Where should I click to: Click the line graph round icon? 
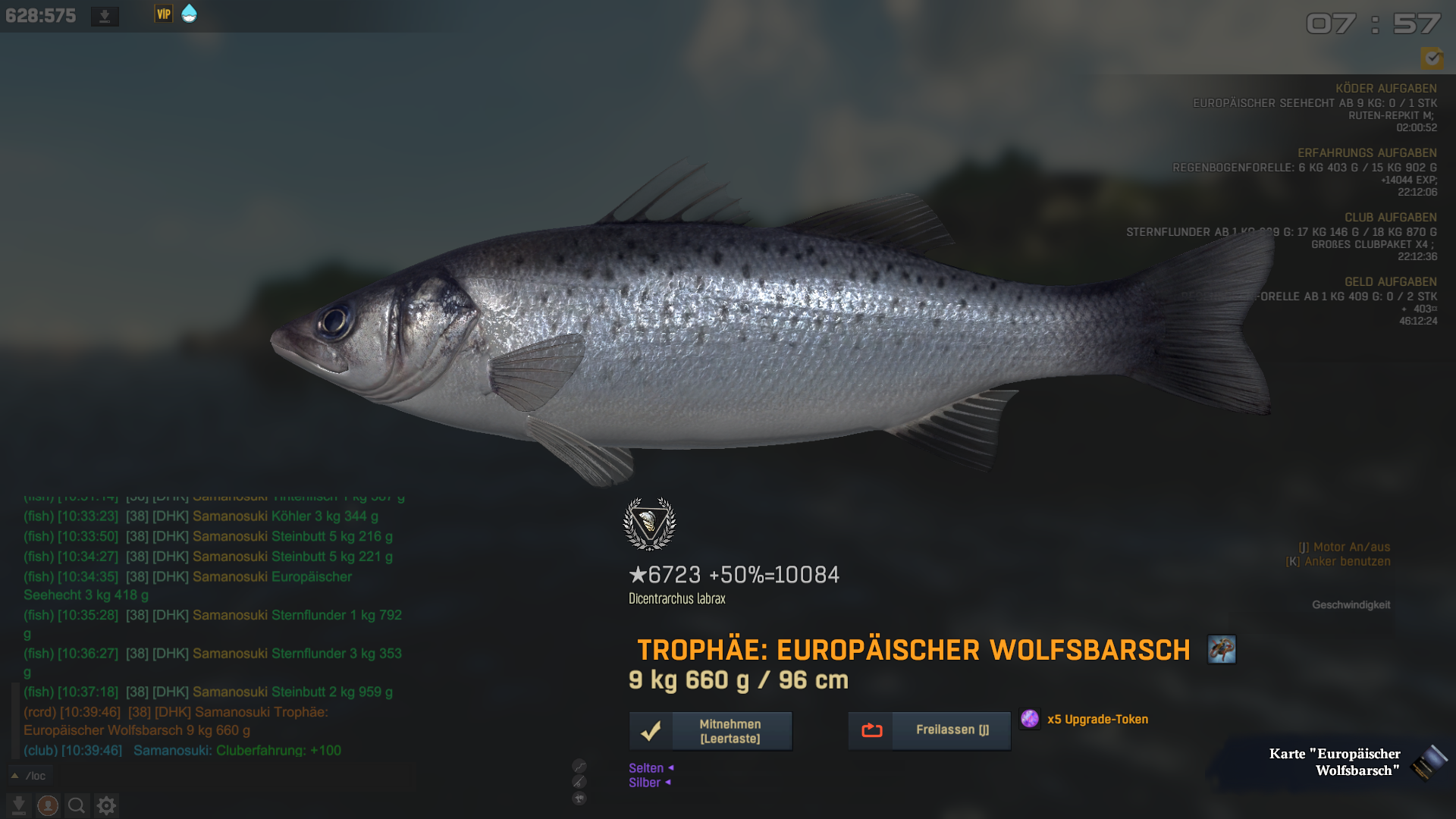click(x=579, y=766)
